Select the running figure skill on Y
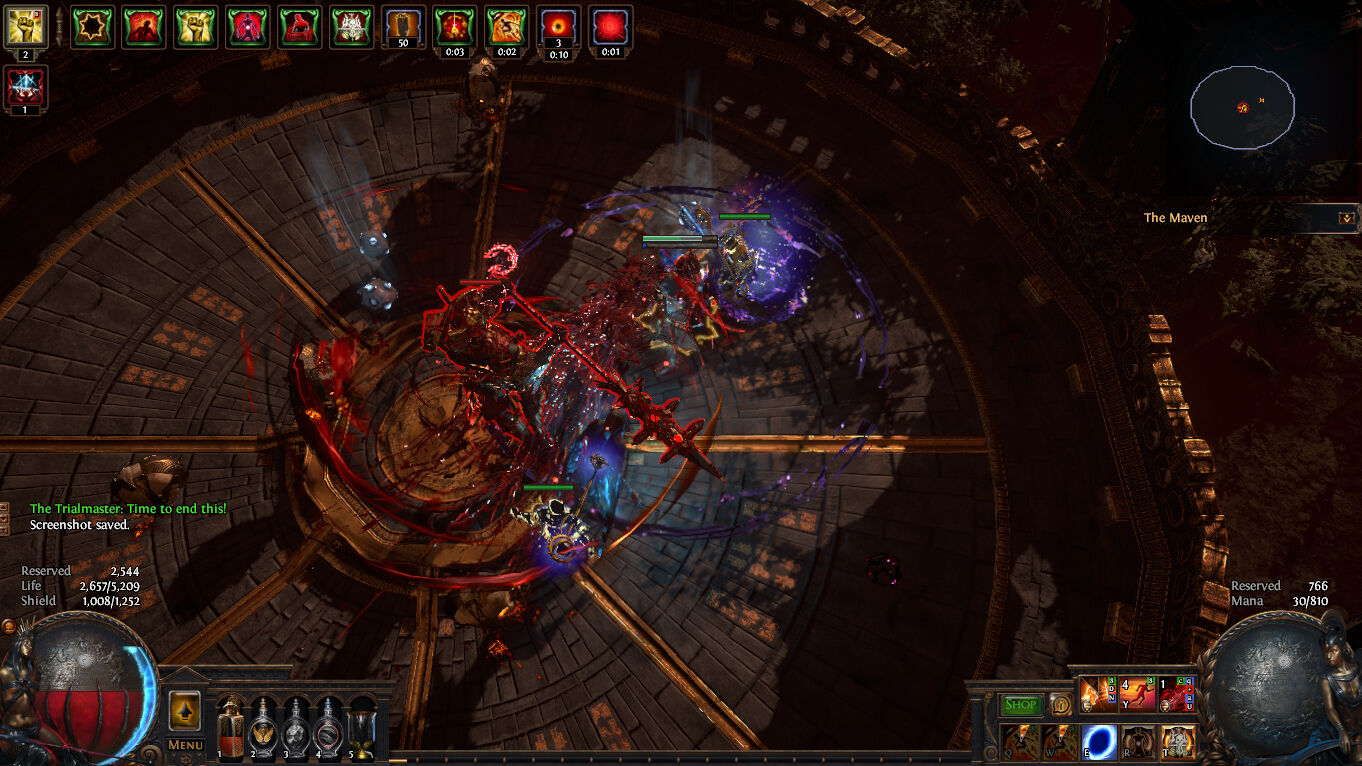This screenshot has width=1362, height=766. [x=1138, y=694]
